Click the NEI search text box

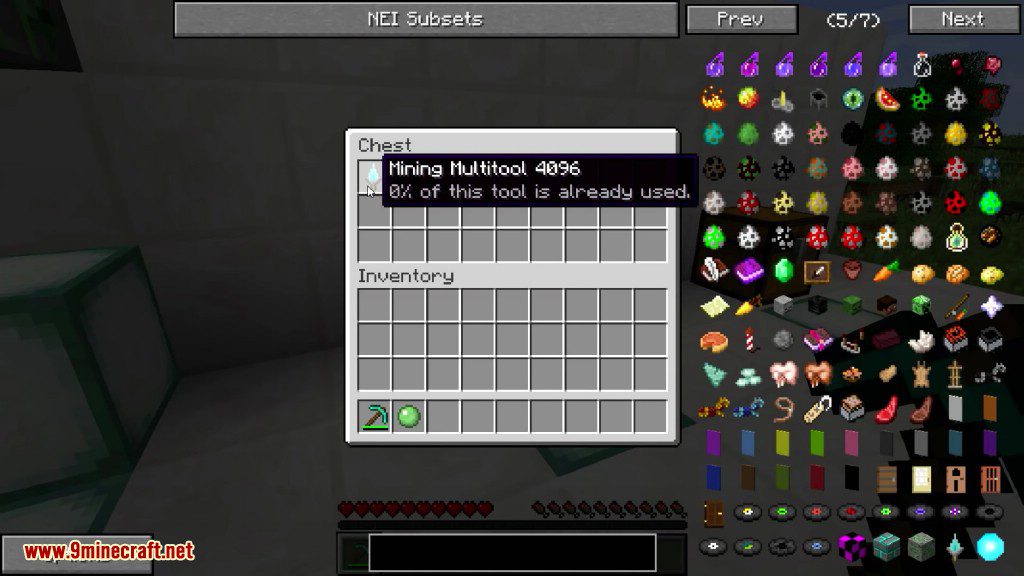pos(512,551)
